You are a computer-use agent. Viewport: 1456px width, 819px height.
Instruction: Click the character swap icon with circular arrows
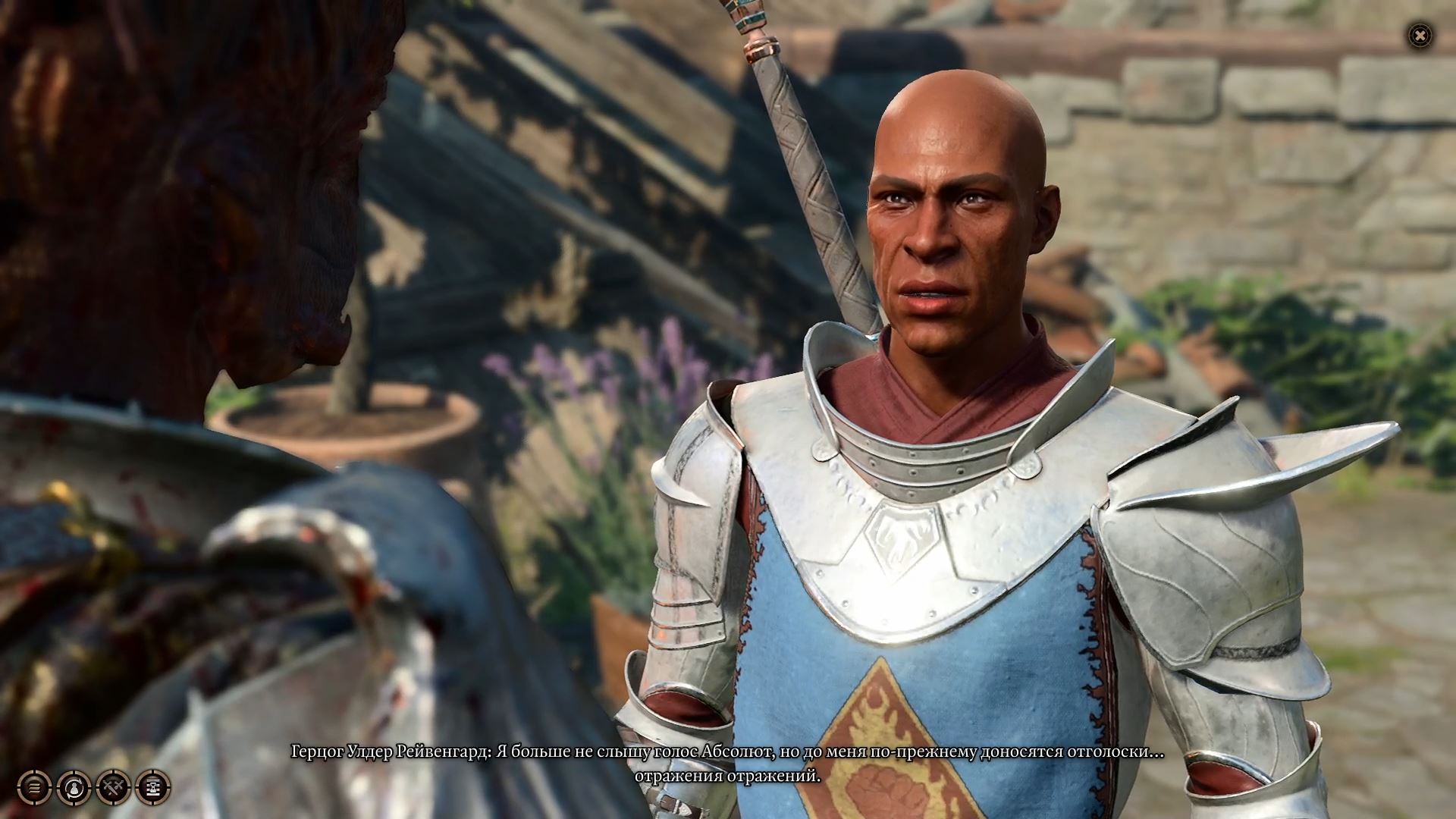coord(74,788)
